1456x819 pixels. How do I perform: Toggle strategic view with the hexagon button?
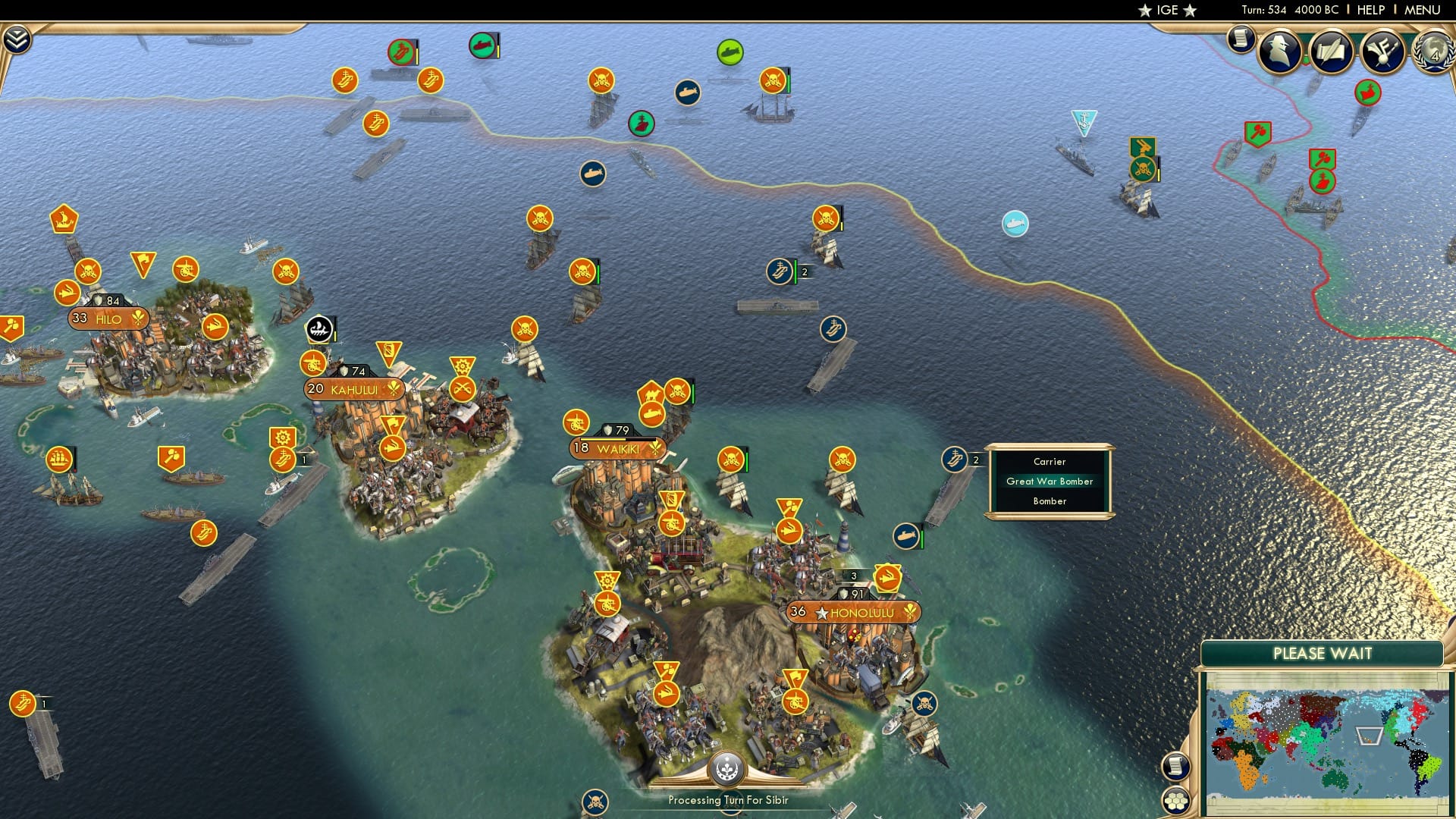(1176, 801)
